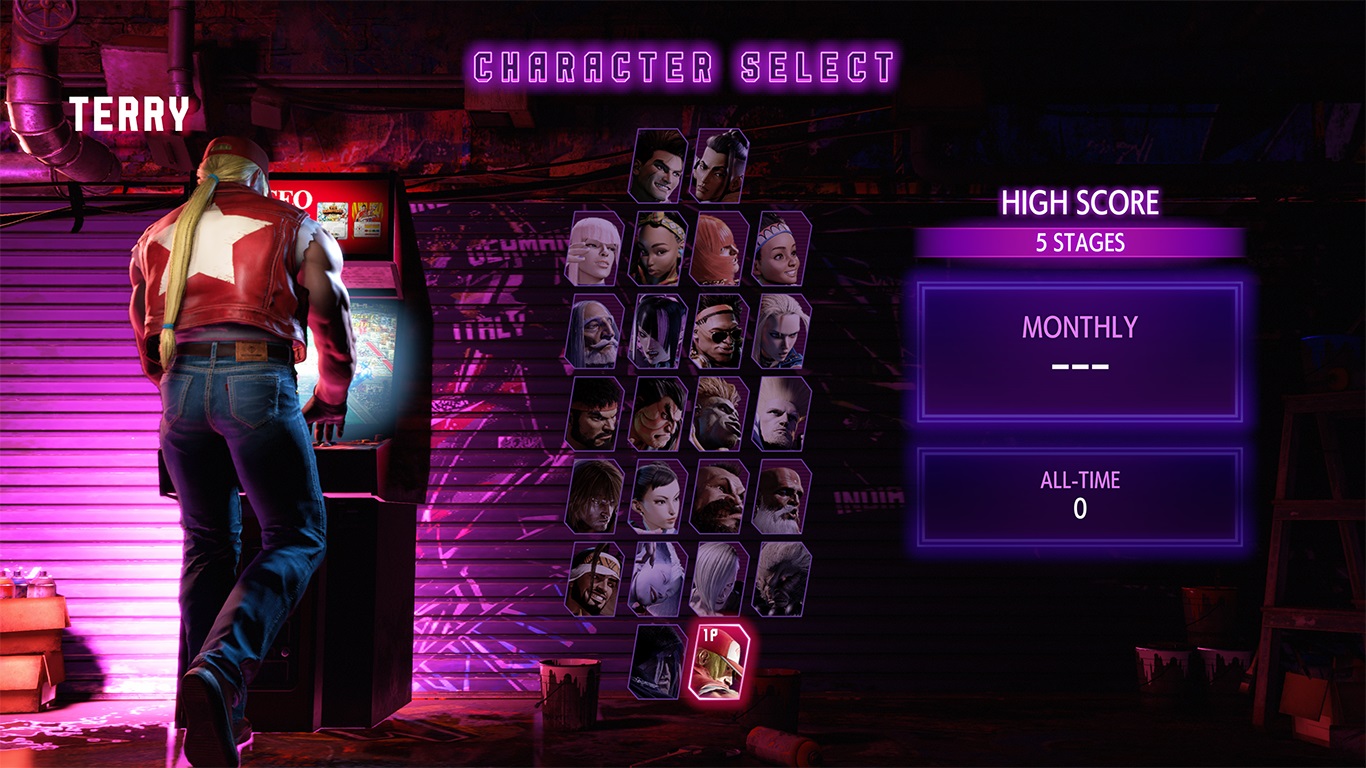Choose Cammy from the roster
The width and height of the screenshot is (1366, 768).
pyautogui.click(x=781, y=332)
